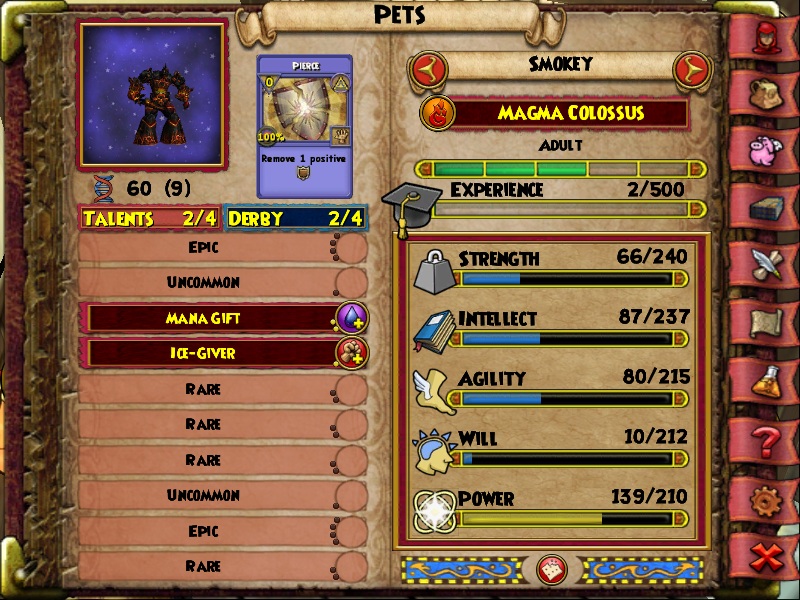Click the red round button below the stats

pos(553,569)
